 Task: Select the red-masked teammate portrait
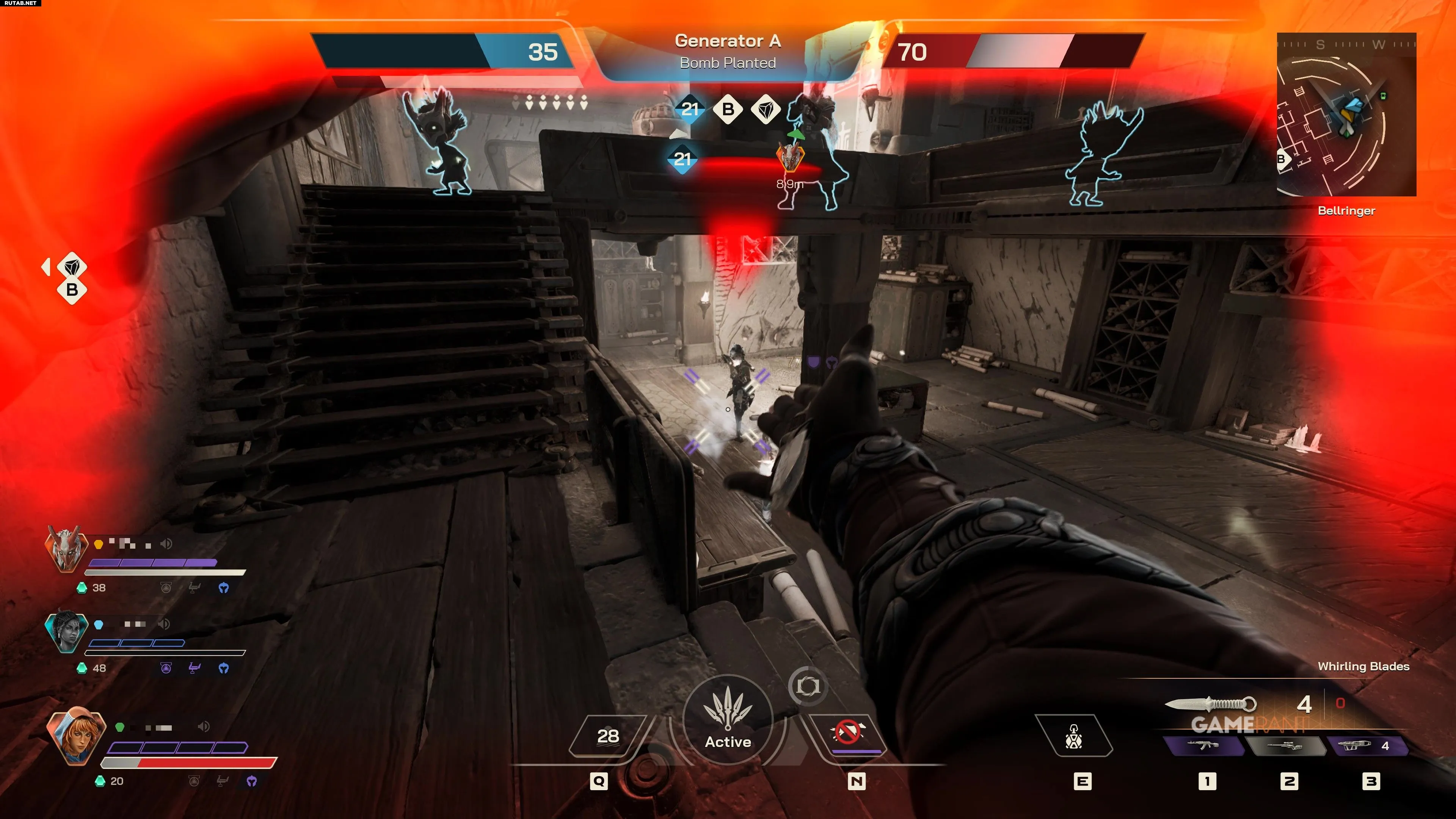point(66,548)
